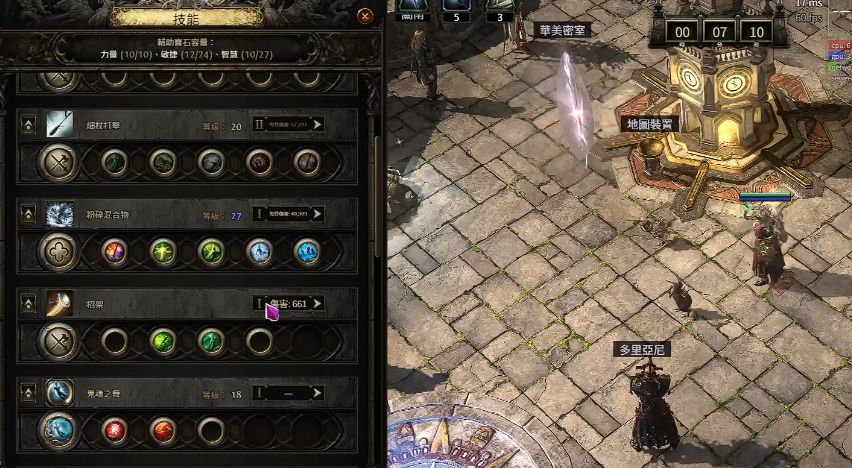852x468 pixels.
Task: Collapse the 招架 skill row
Action: tap(28, 303)
